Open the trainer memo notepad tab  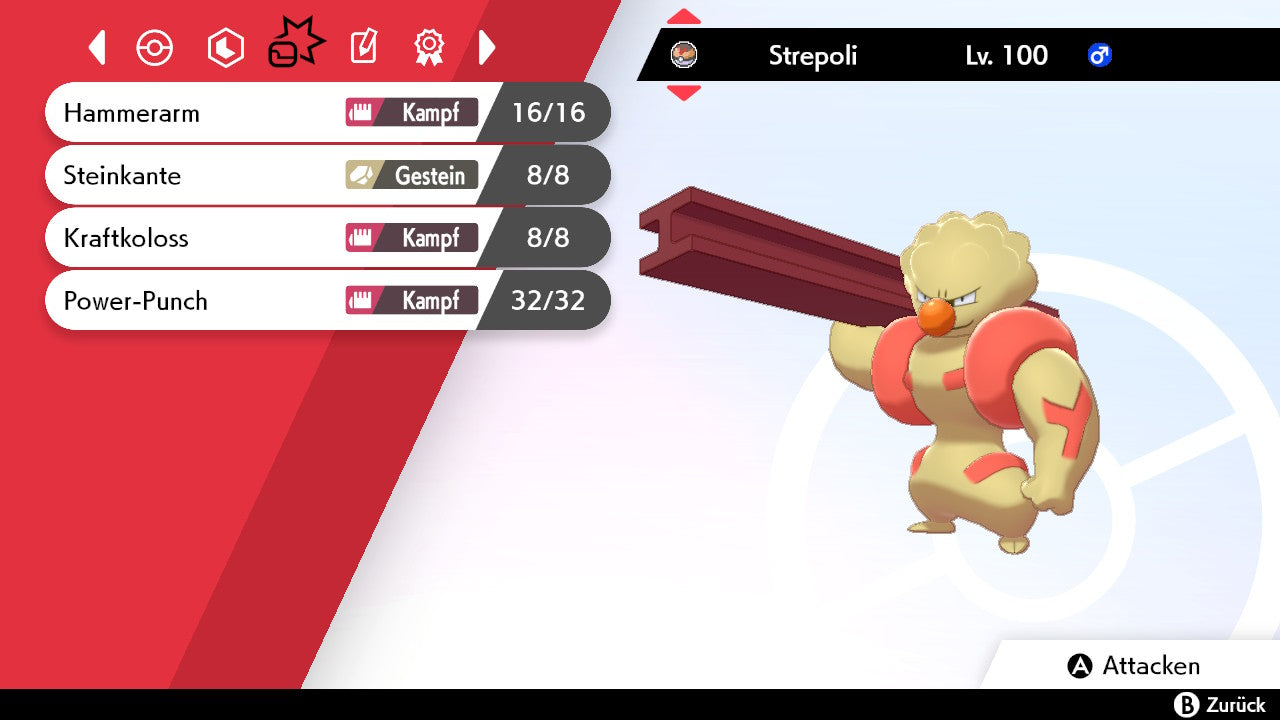pyautogui.click(x=363, y=47)
